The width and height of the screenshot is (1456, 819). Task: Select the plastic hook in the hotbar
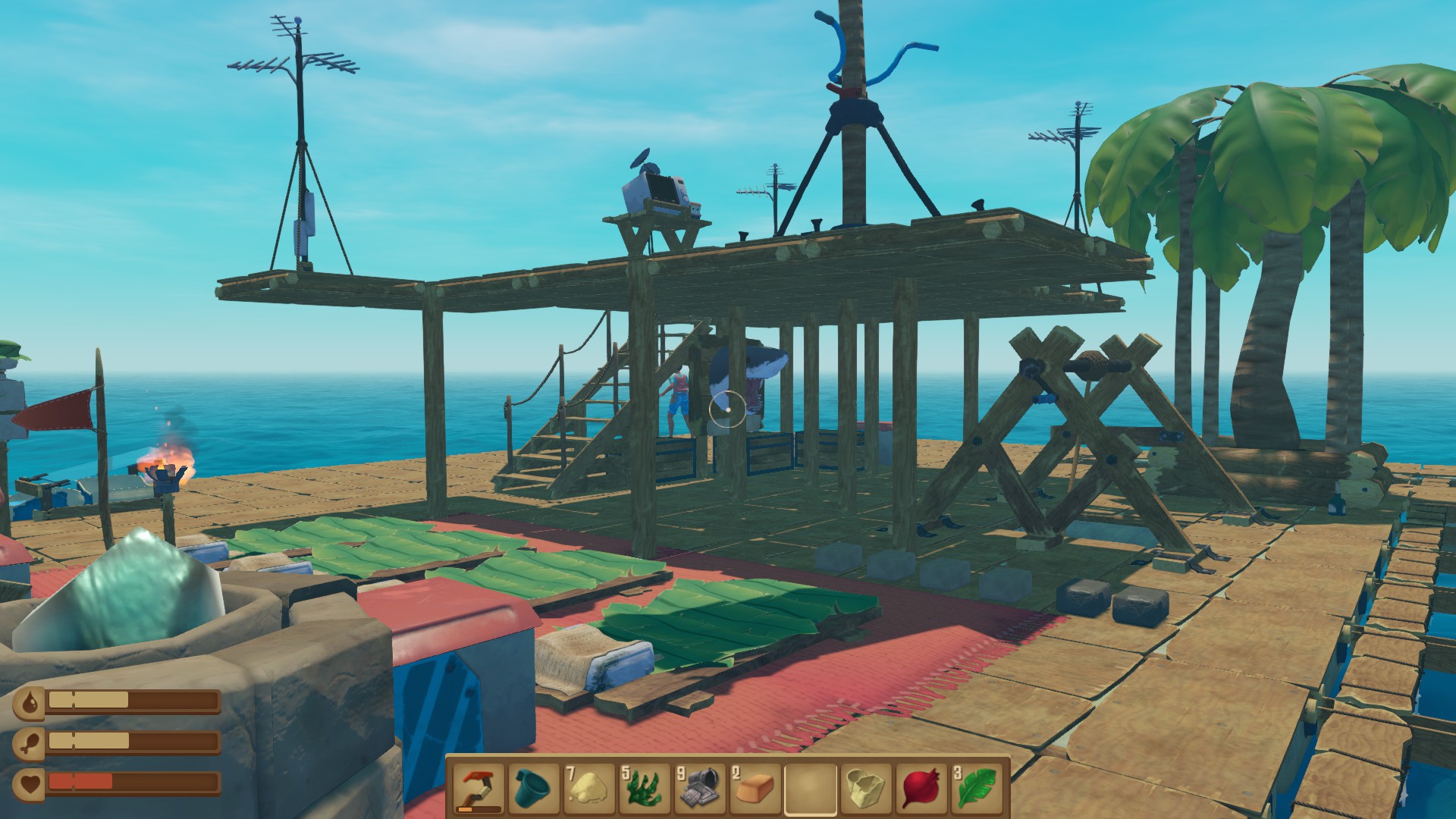[479, 789]
